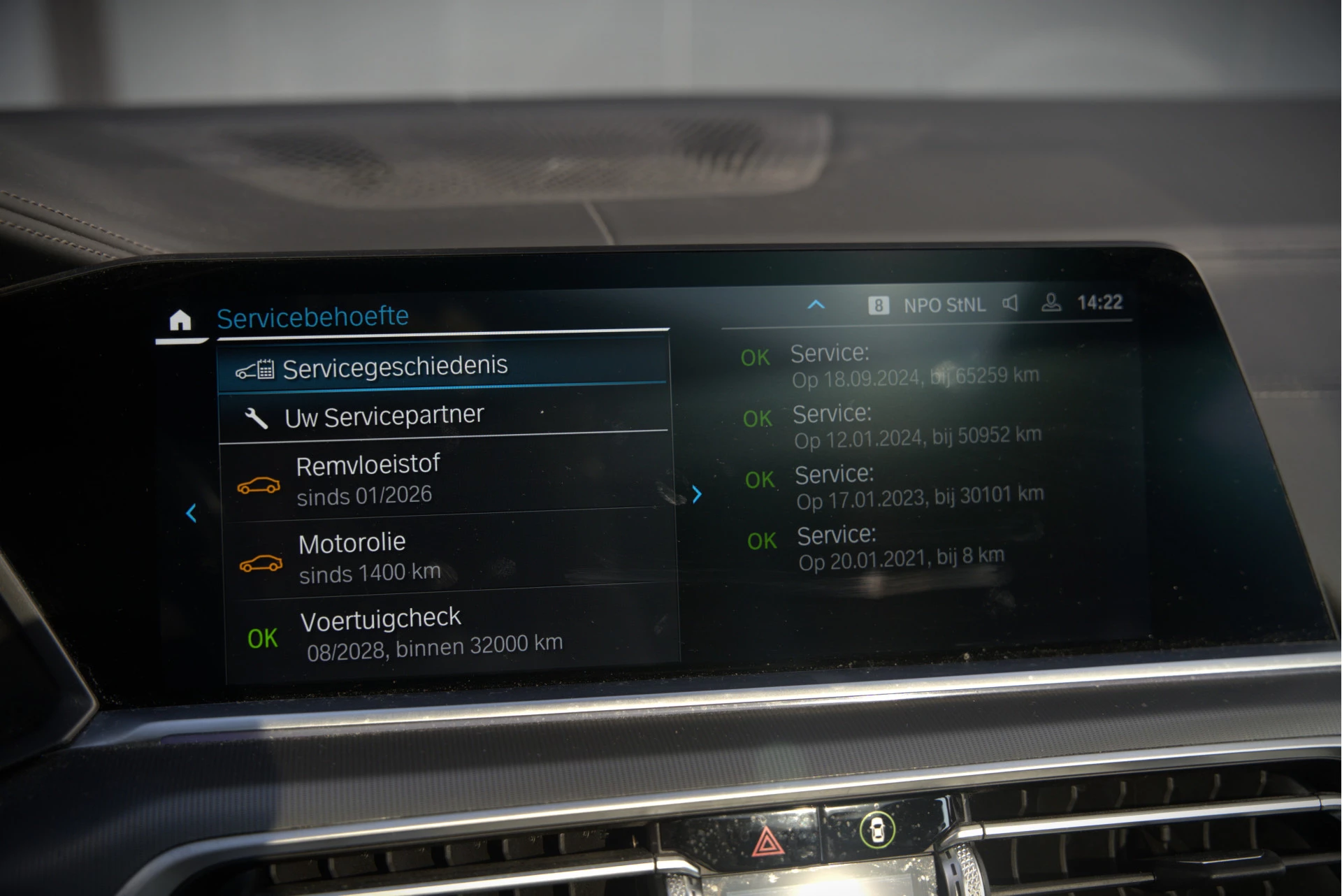Tap the home icon
The image size is (1342, 896).
tap(180, 320)
